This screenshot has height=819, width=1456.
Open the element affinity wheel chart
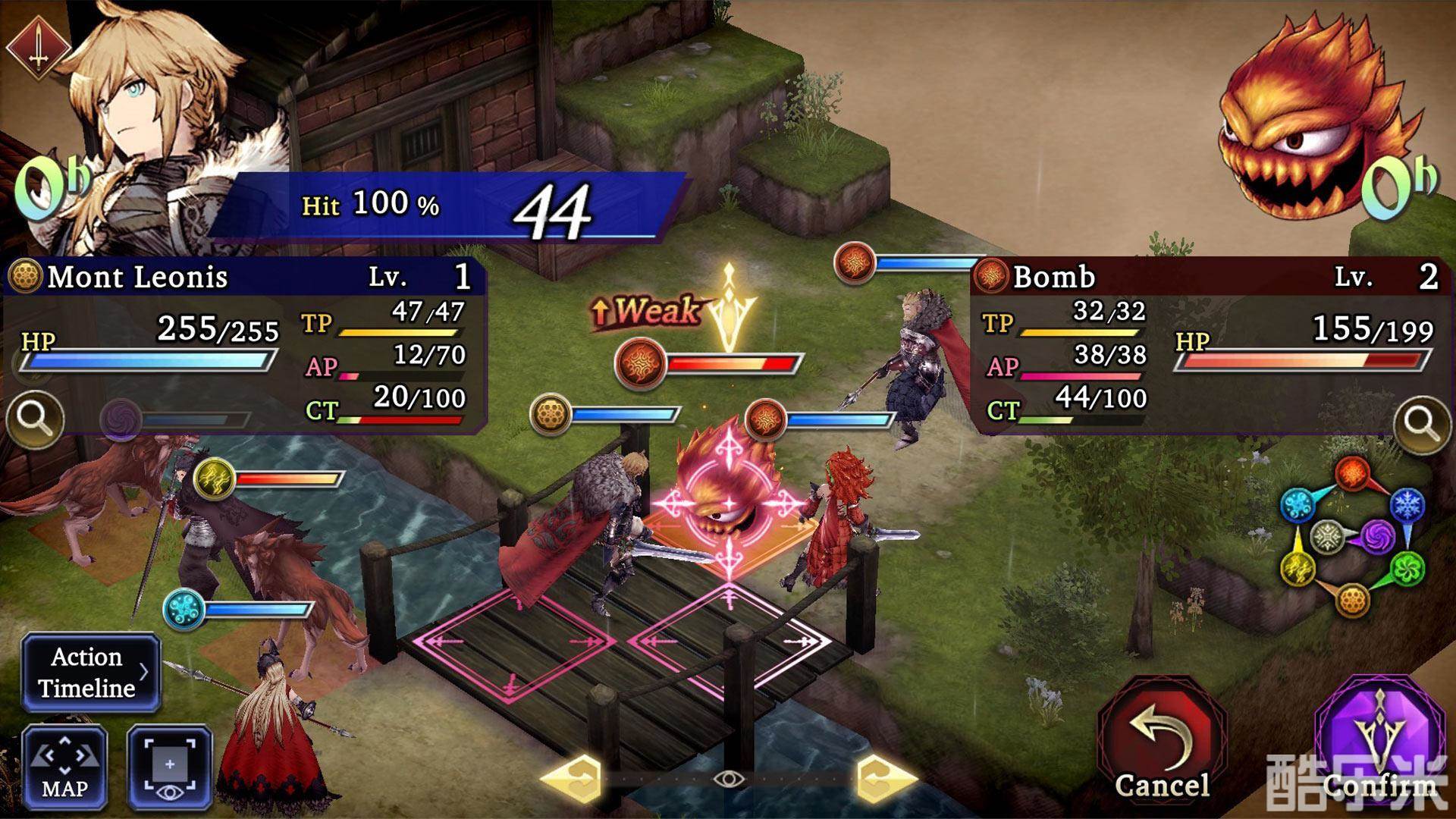(1351, 536)
